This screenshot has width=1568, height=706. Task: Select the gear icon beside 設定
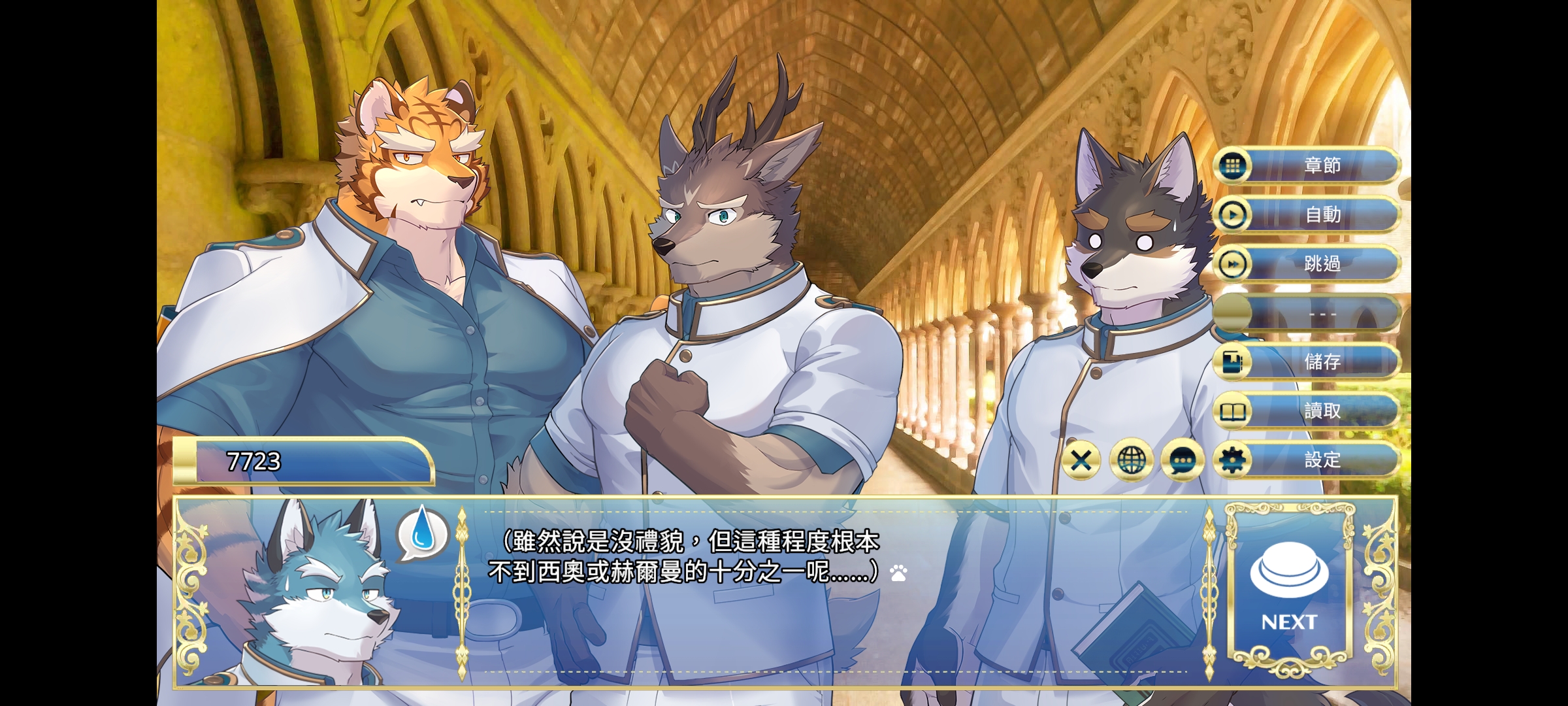1231,460
